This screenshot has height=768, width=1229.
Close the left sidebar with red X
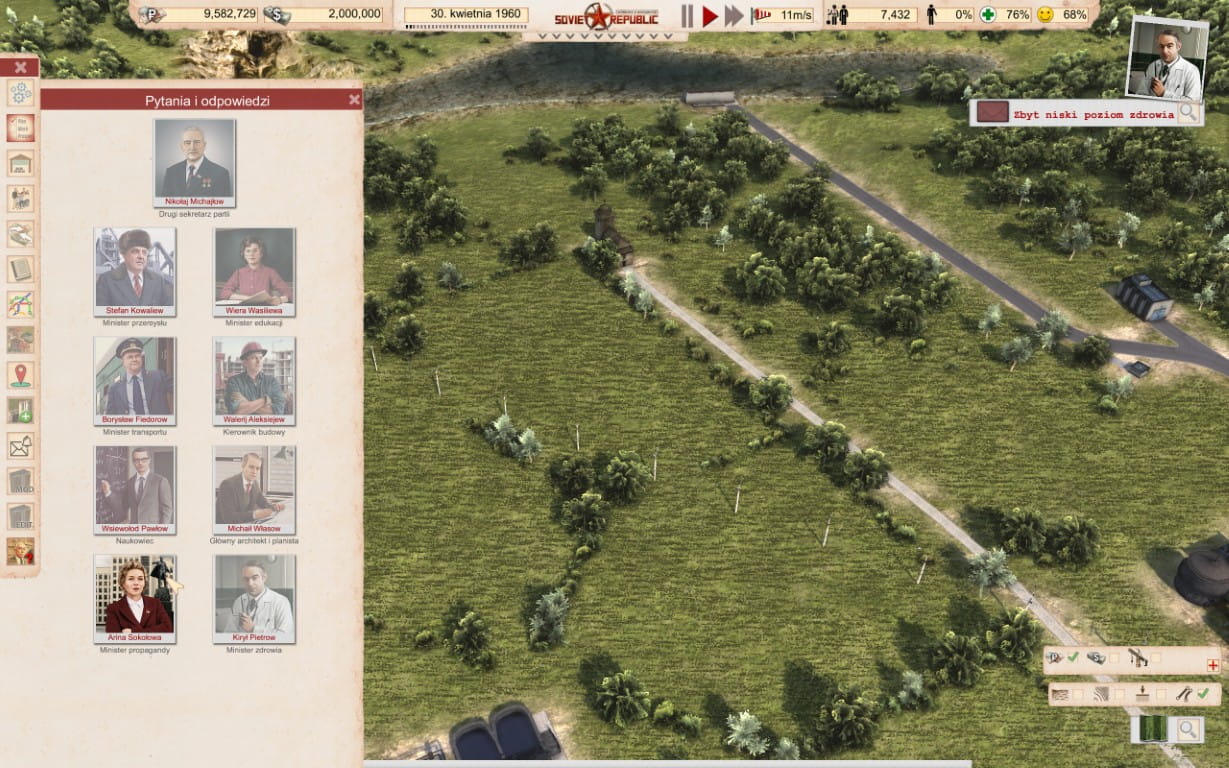click(x=20, y=67)
